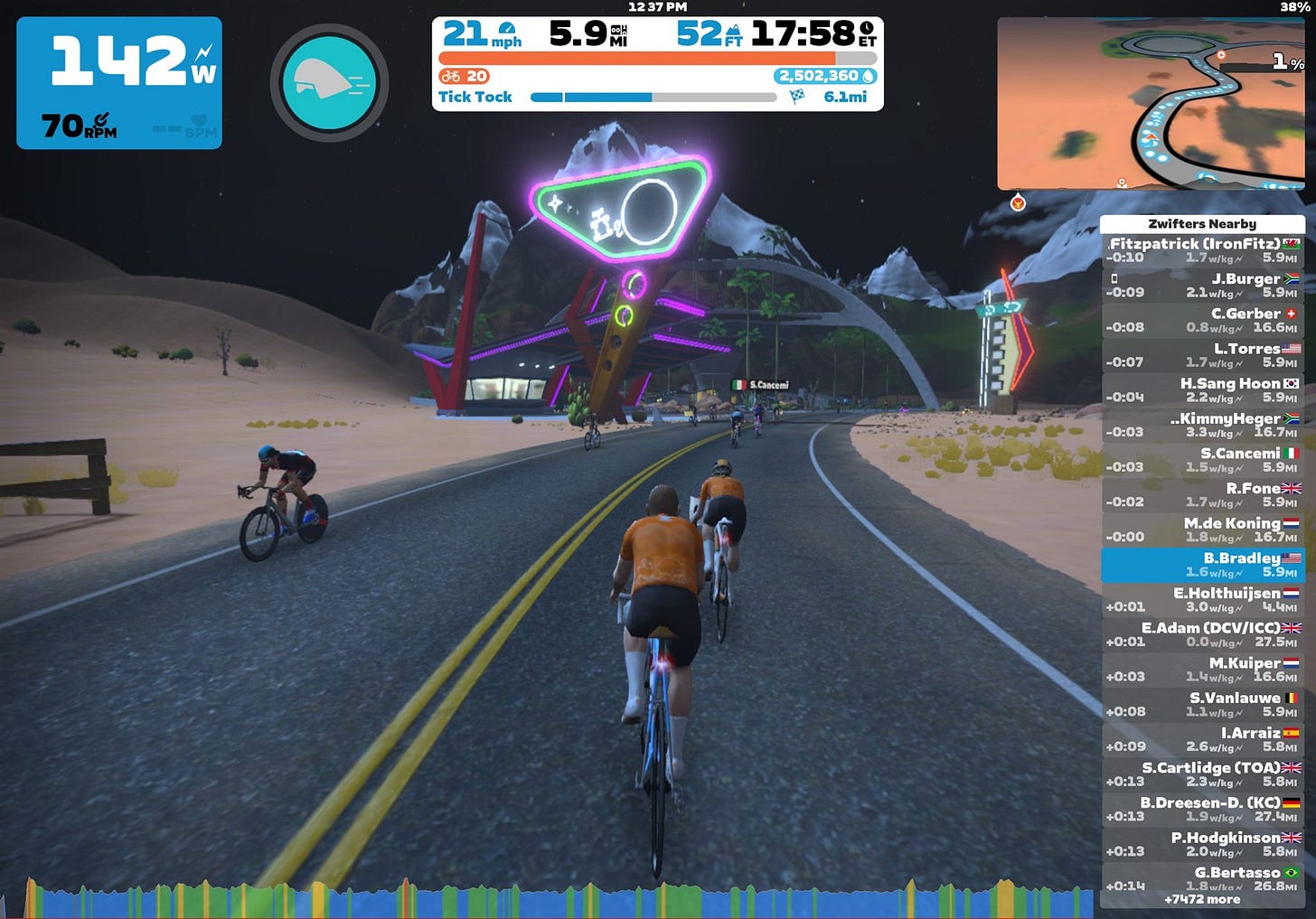Choose E.Holthuijsen in the rider list
Image resolution: width=1316 pixels, height=919 pixels.
[x=1202, y=600]
